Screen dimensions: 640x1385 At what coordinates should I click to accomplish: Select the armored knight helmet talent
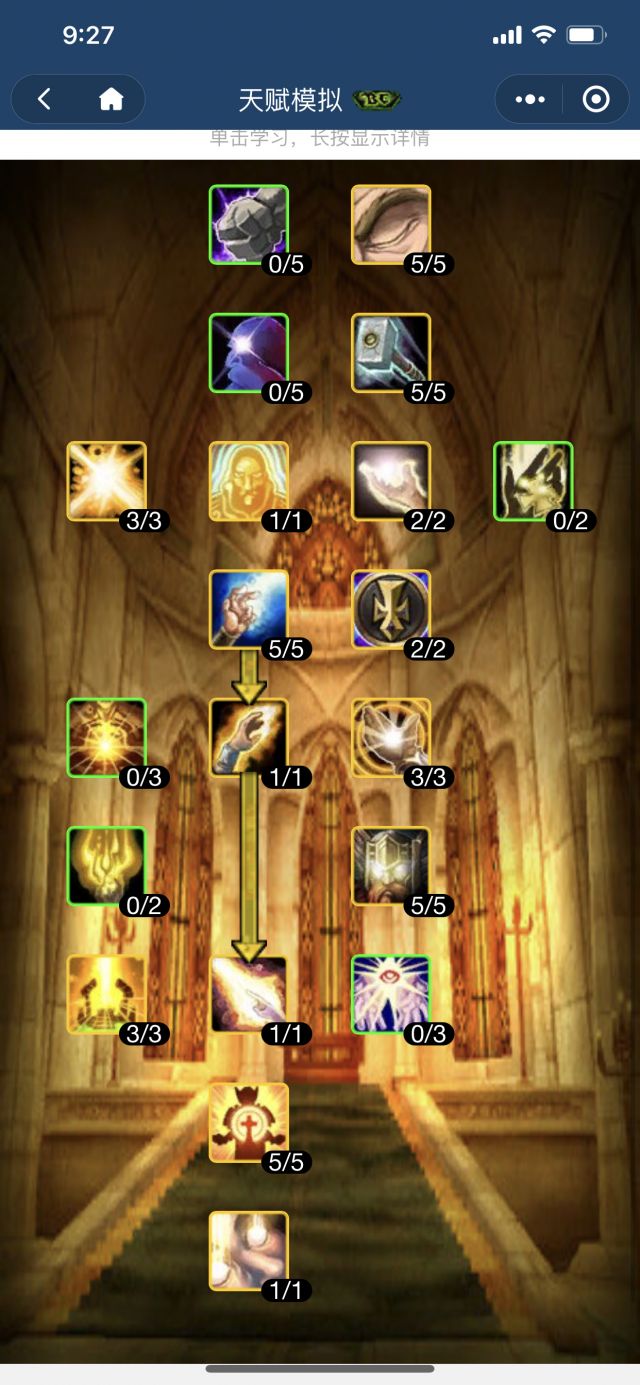[x=391, y=866]
